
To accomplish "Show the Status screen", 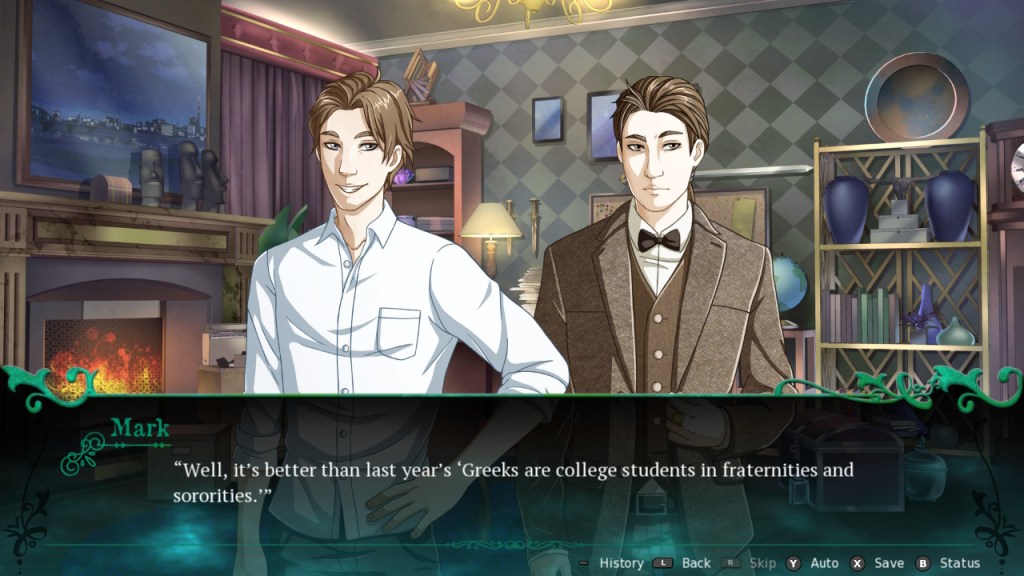I will pyautogui.click(x=959, y=563).
